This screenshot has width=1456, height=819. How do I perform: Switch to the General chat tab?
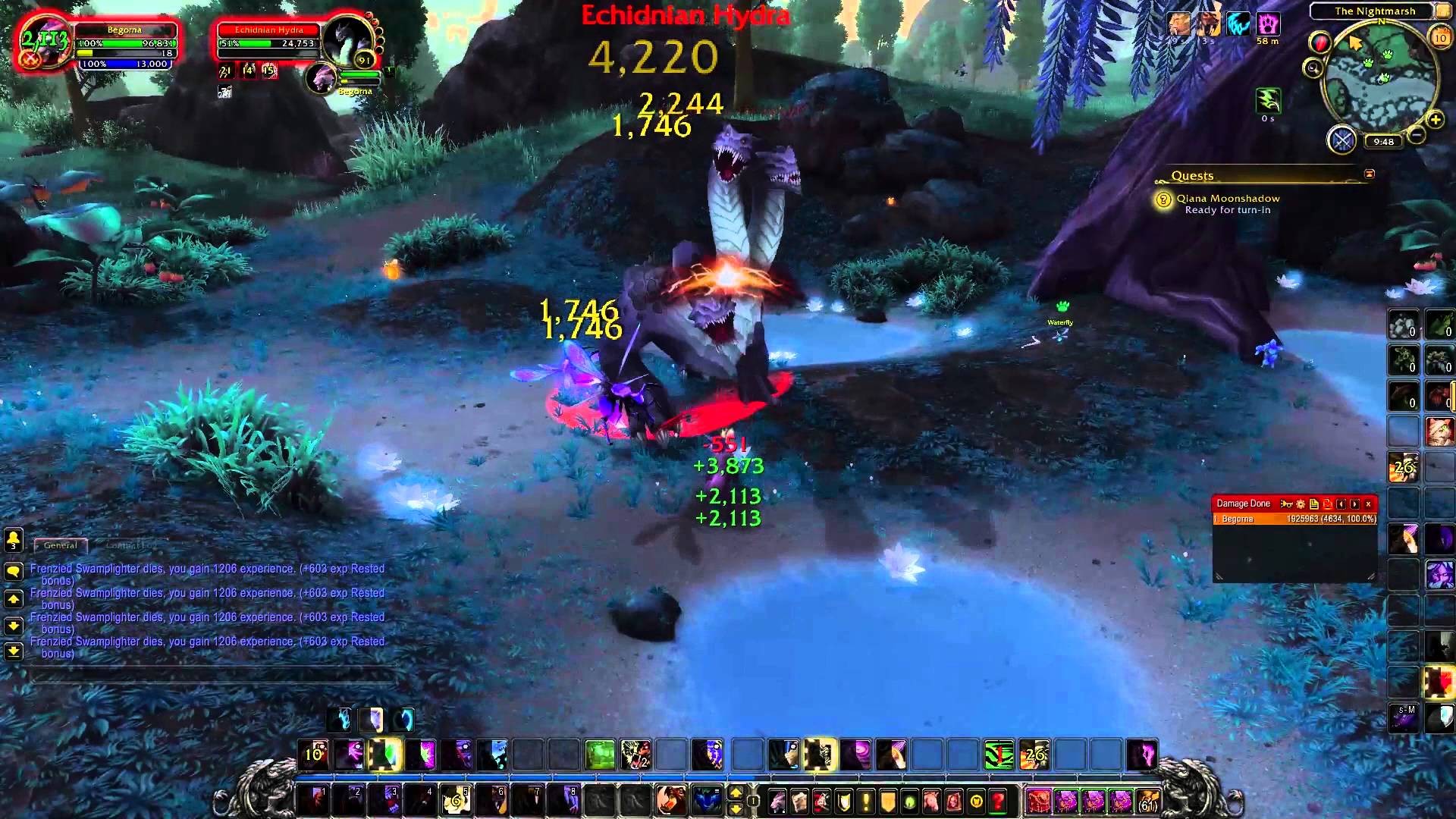tap(61, 545)
